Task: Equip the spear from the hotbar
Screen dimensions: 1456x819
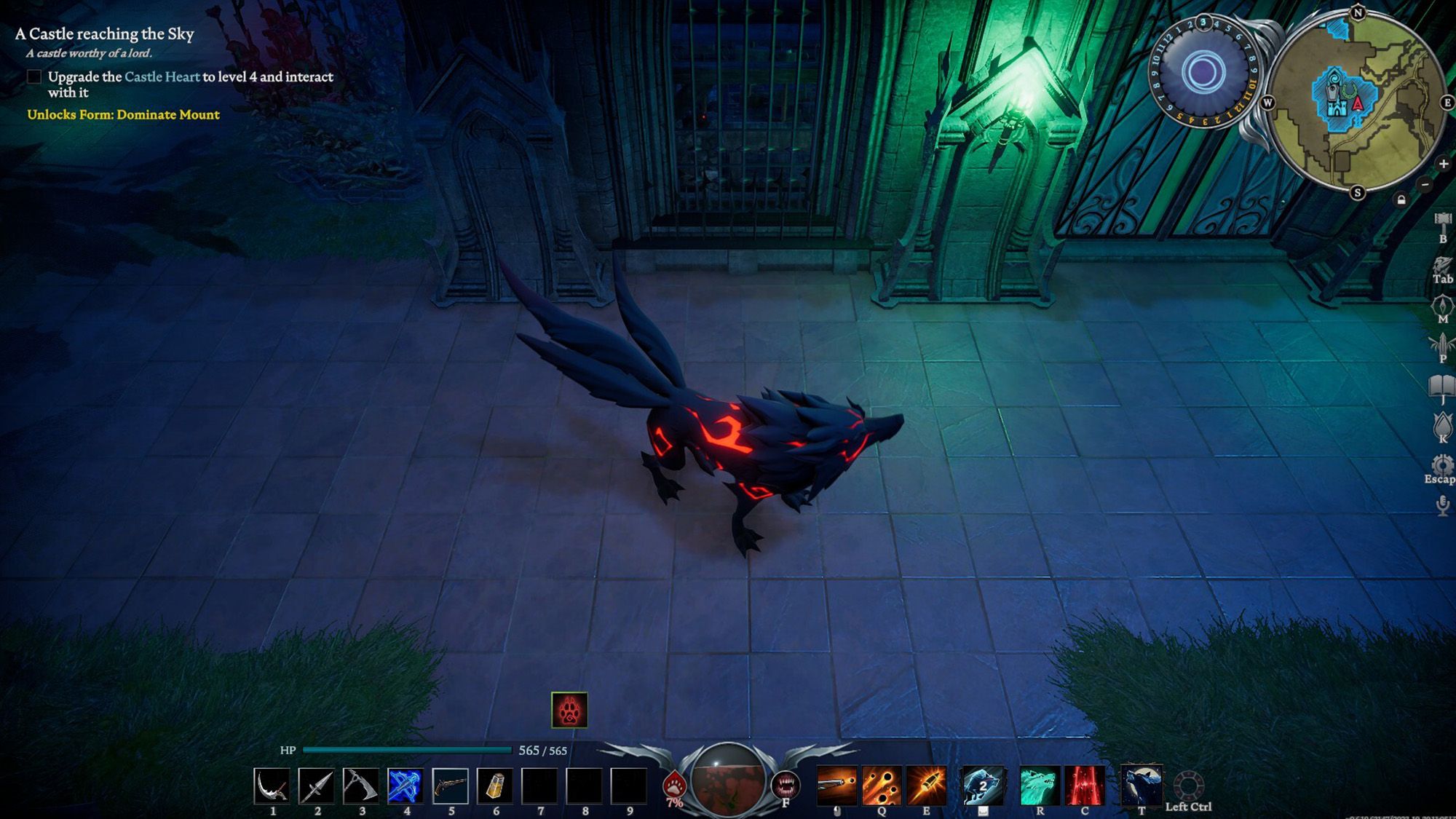Action: point(317,786)
